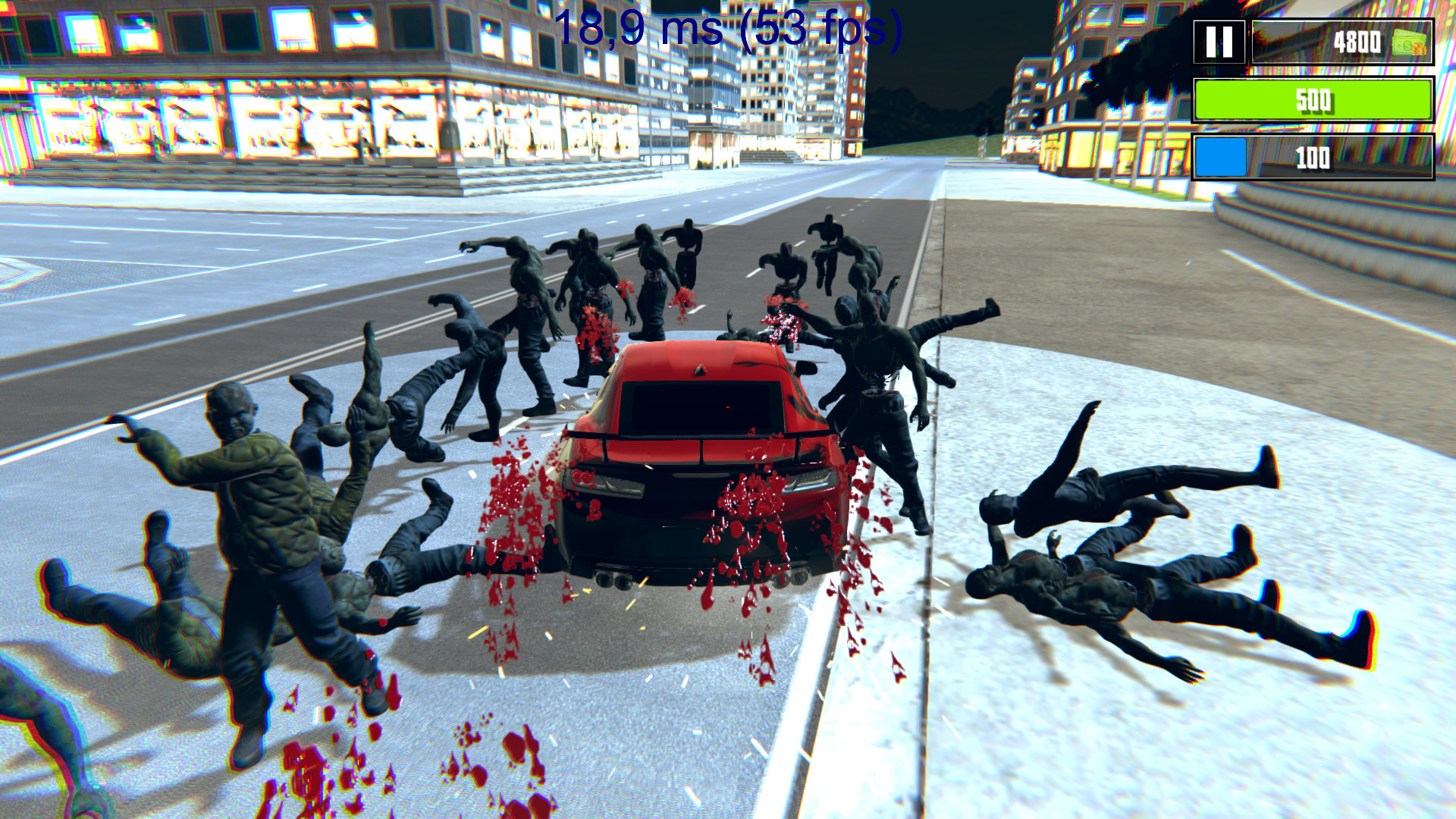Click the 500 text on the green bar

tap(1314, 99)
